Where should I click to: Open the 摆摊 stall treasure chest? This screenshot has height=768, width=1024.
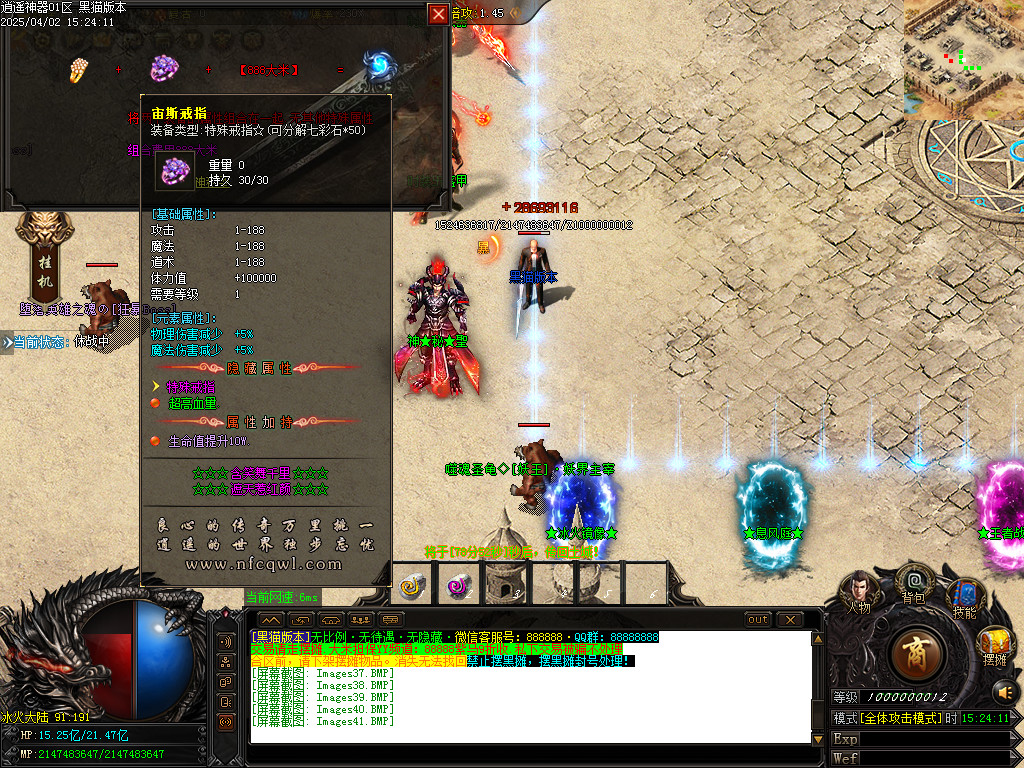[994, 643]
